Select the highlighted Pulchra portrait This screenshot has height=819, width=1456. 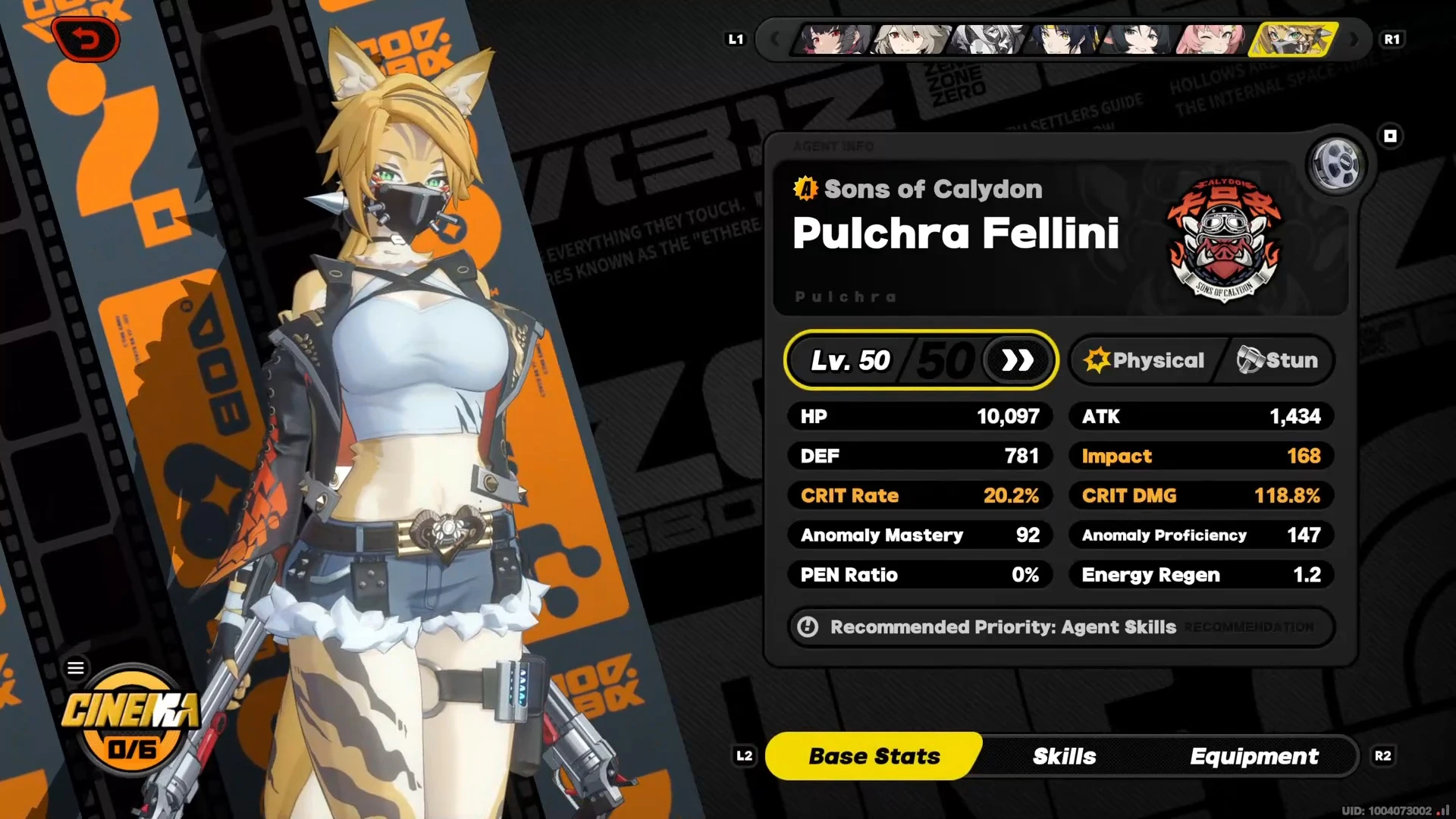coord(1292,39)
